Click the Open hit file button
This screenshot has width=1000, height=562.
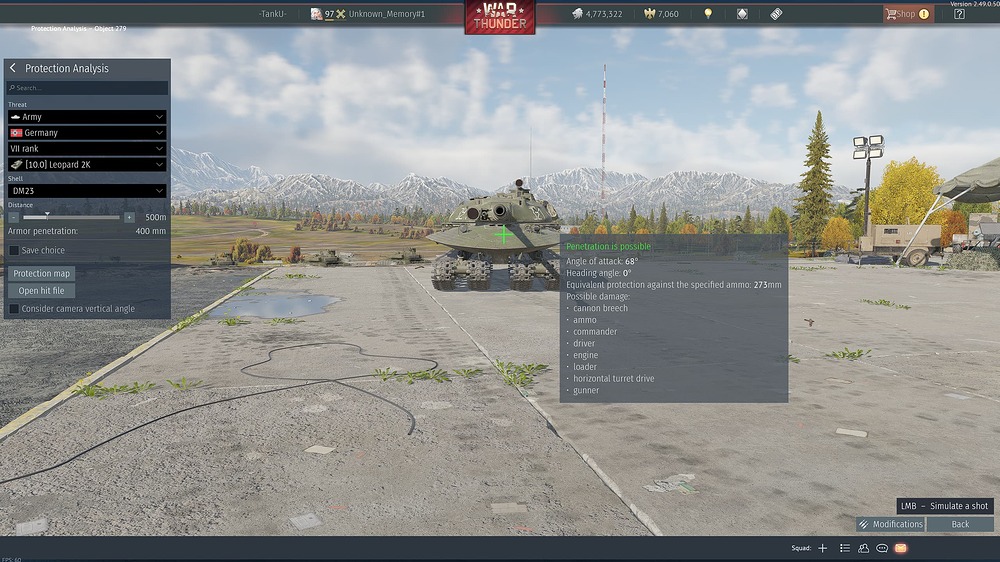pyautogui.click(x=42, y=291)
